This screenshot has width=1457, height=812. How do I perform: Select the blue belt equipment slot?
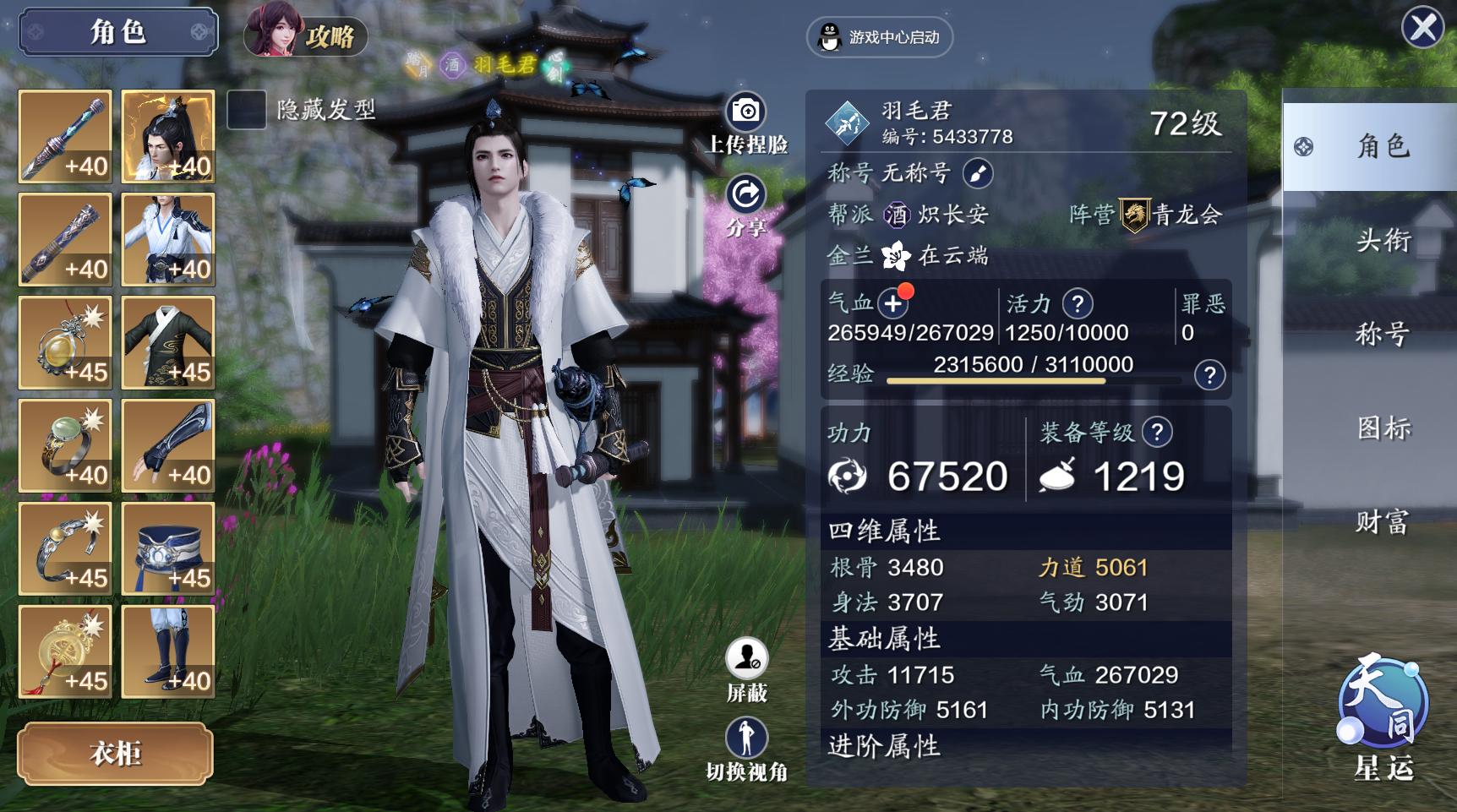168,549
